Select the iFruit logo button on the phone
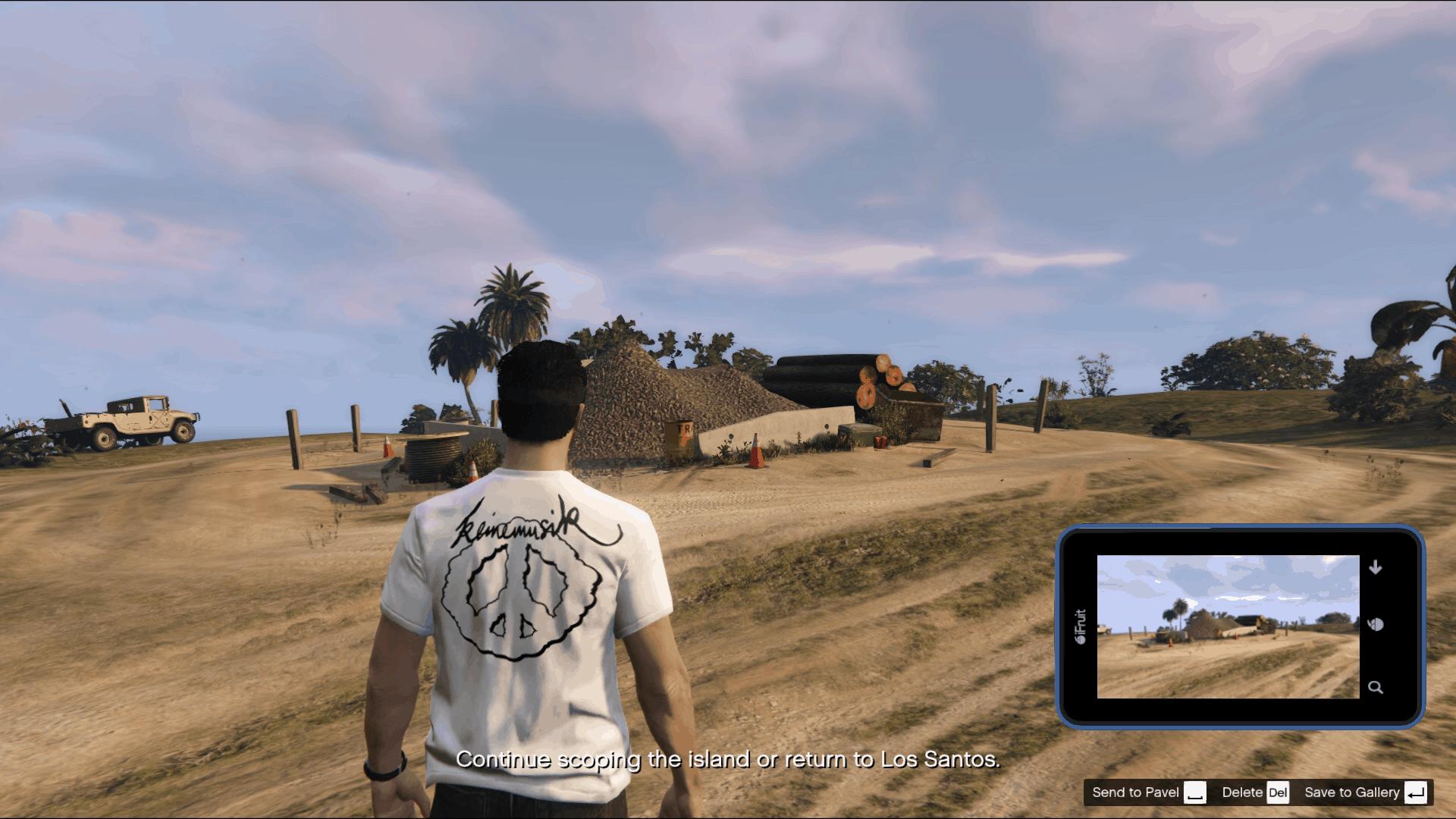The height and width of the screenshot is (819, 1456). (x=1080, y=626)
